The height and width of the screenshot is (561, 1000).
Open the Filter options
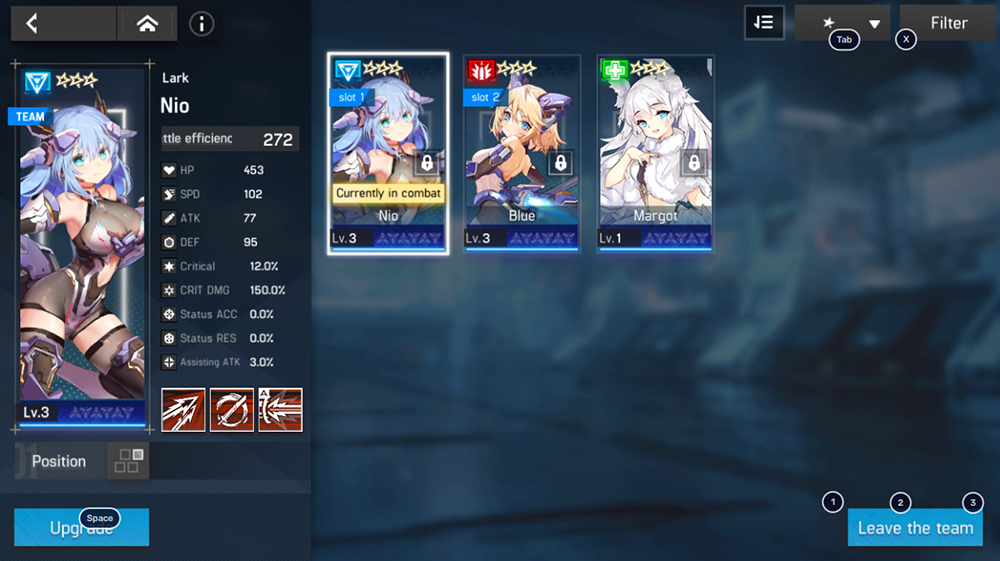coord(948,23)
